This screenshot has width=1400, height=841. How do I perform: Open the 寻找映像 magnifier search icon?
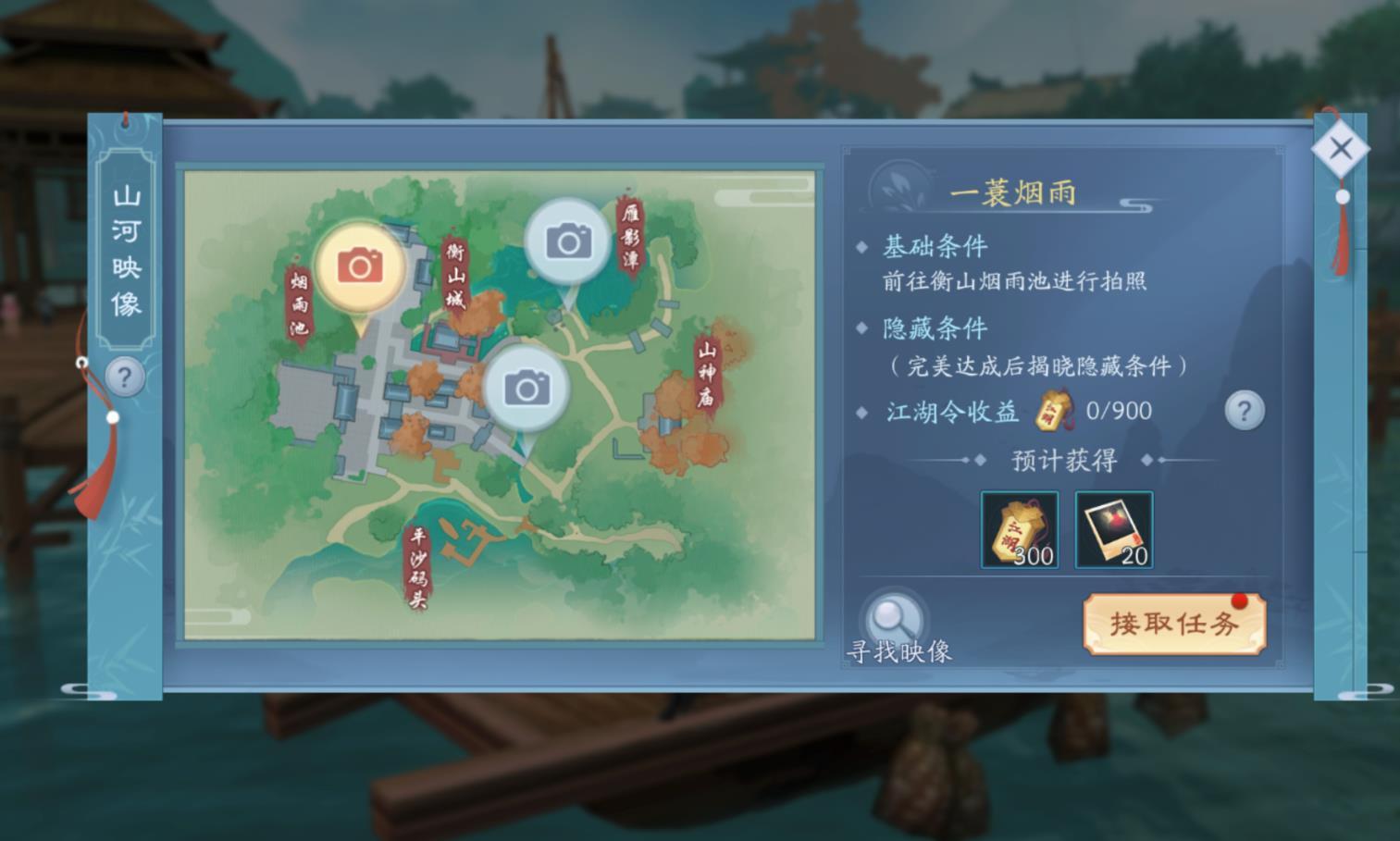pyautogui.click(x=893, y=614)
